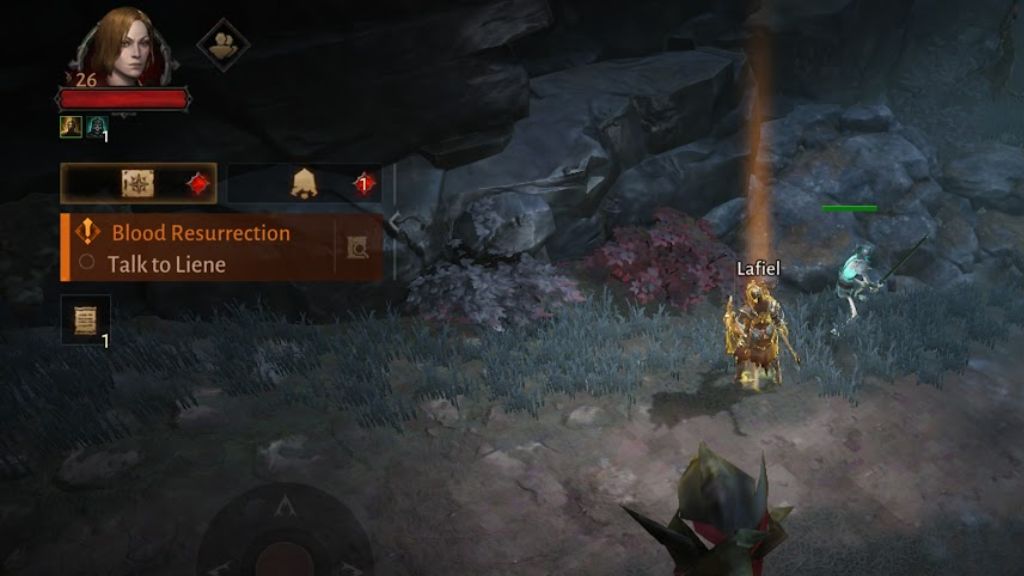Inspect the yellow buff icon under the health bar
This screenshot has height=576, width=1024.
click(70, 126)
